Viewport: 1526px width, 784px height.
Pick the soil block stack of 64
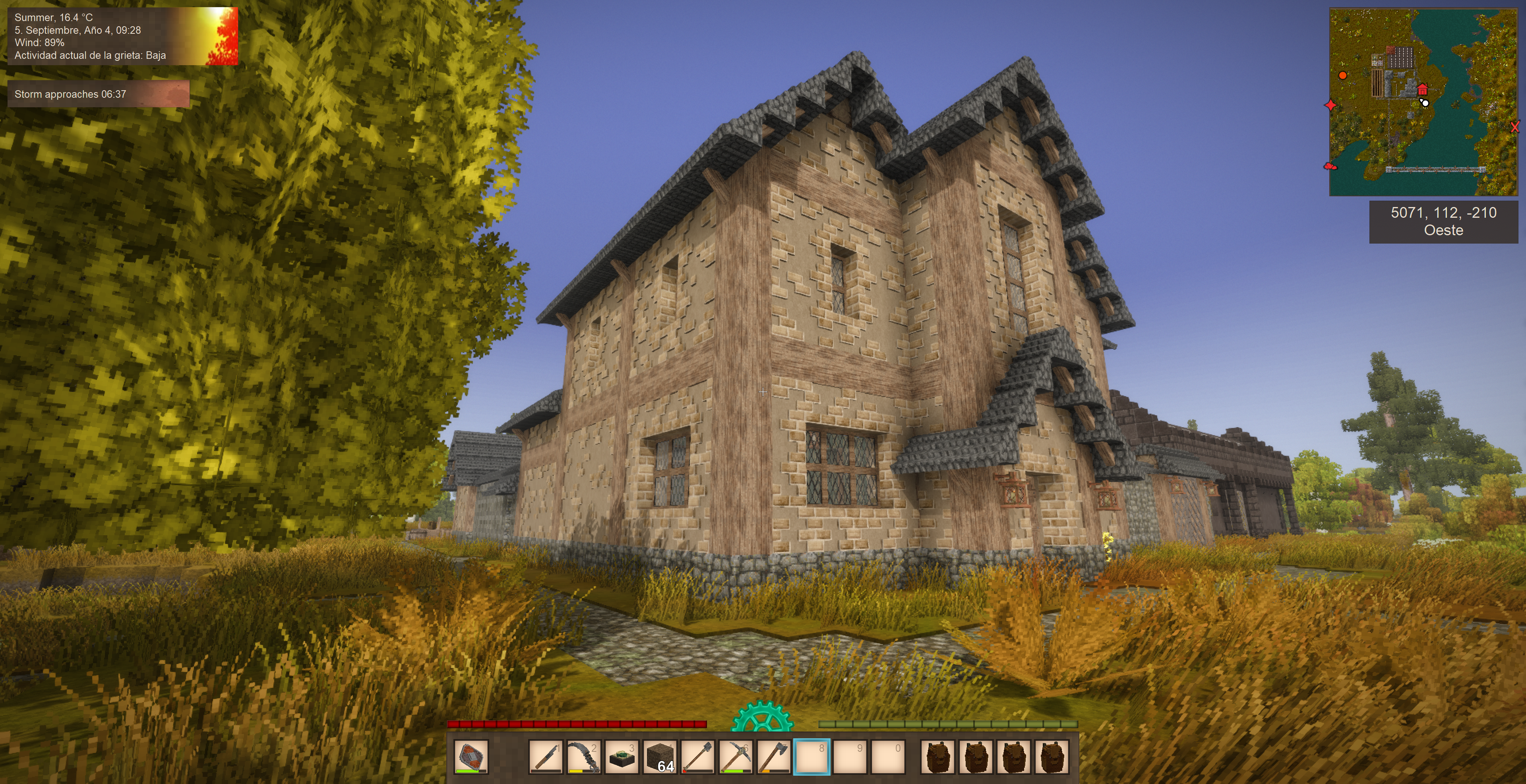click(x=659, y=756)
